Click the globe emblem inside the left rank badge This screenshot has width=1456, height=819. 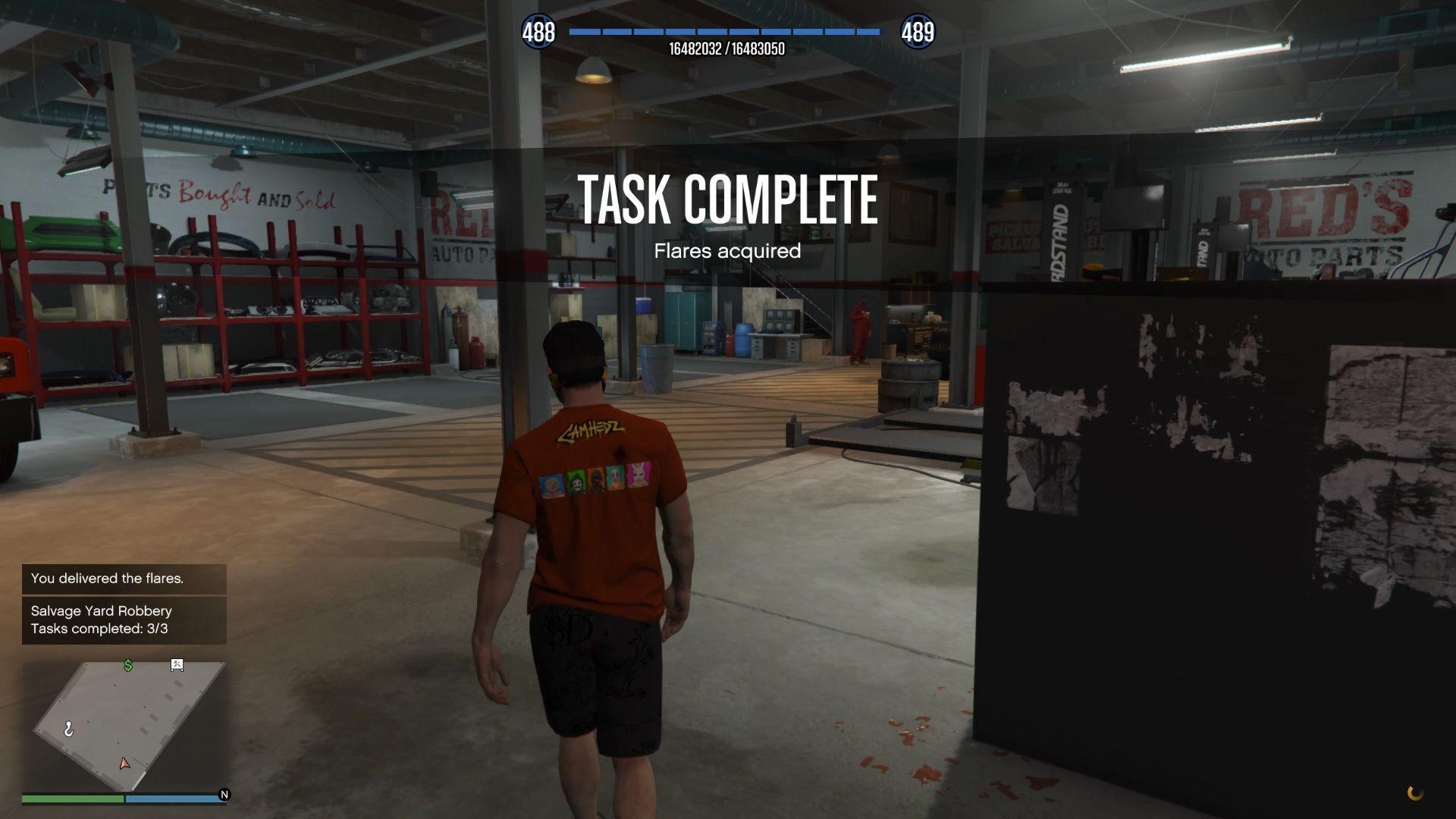point(538,33)
